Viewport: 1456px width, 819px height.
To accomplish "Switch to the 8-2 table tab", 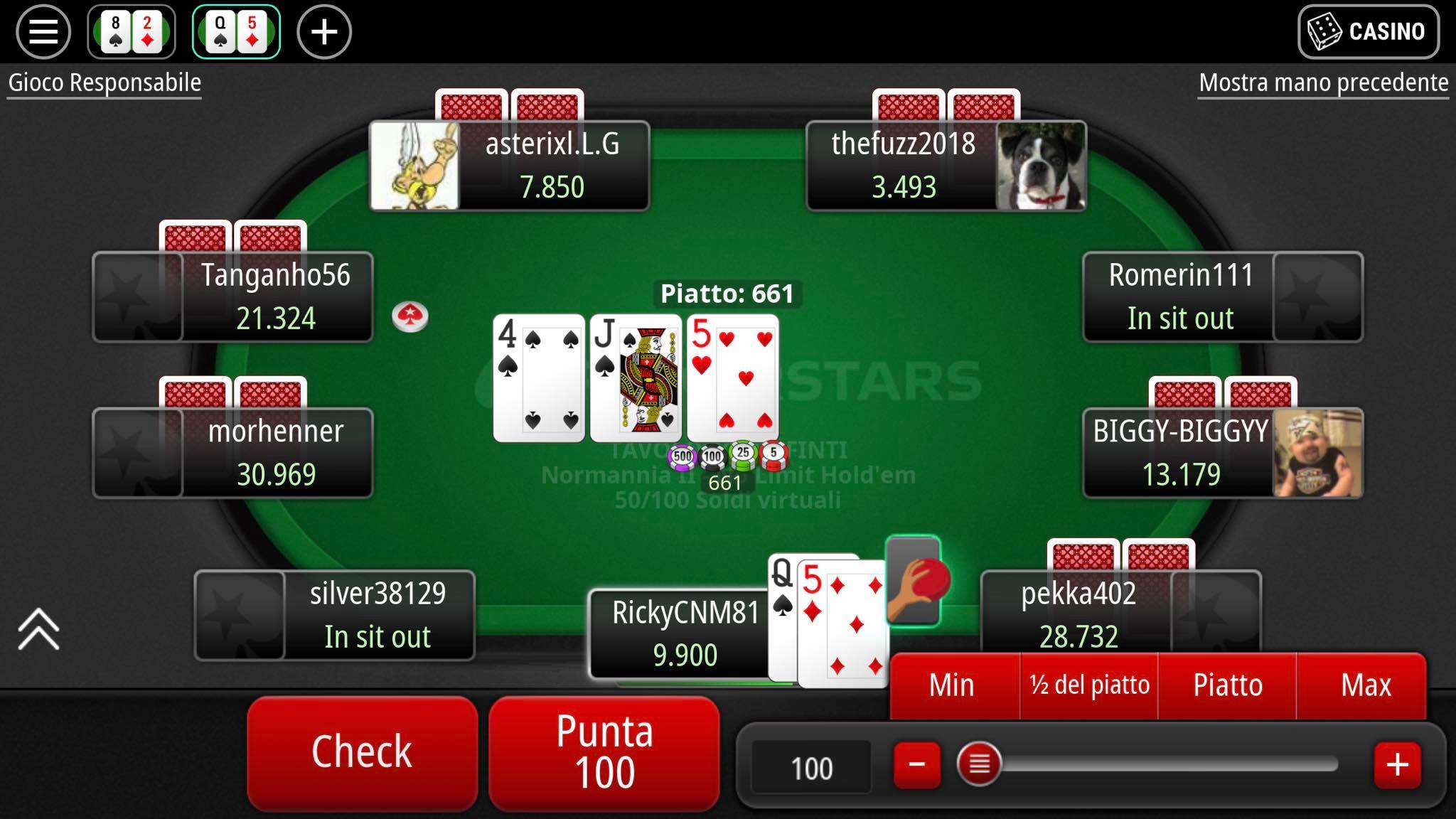I will pyautogui.click(x=132, y=32).
